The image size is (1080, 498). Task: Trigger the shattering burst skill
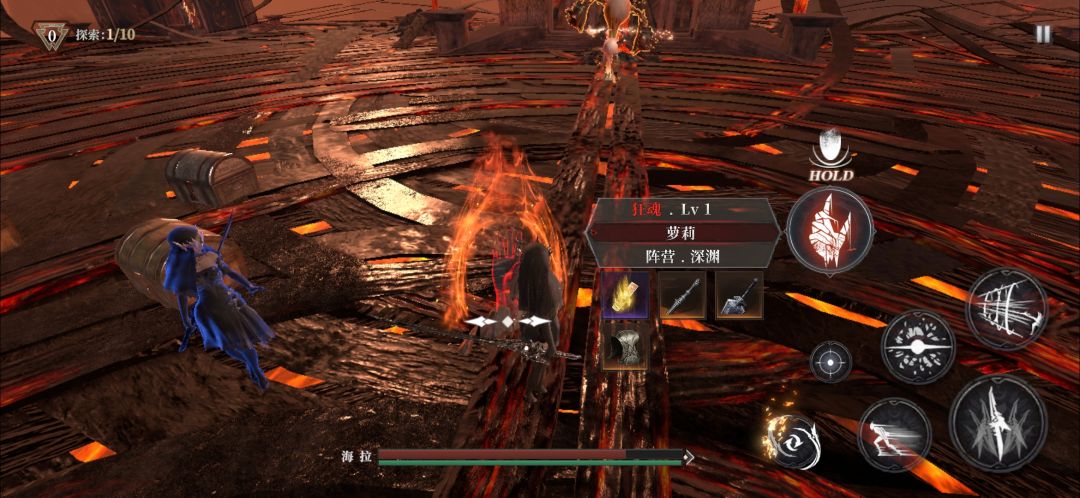pyautogui.click(x=917, y=347)
